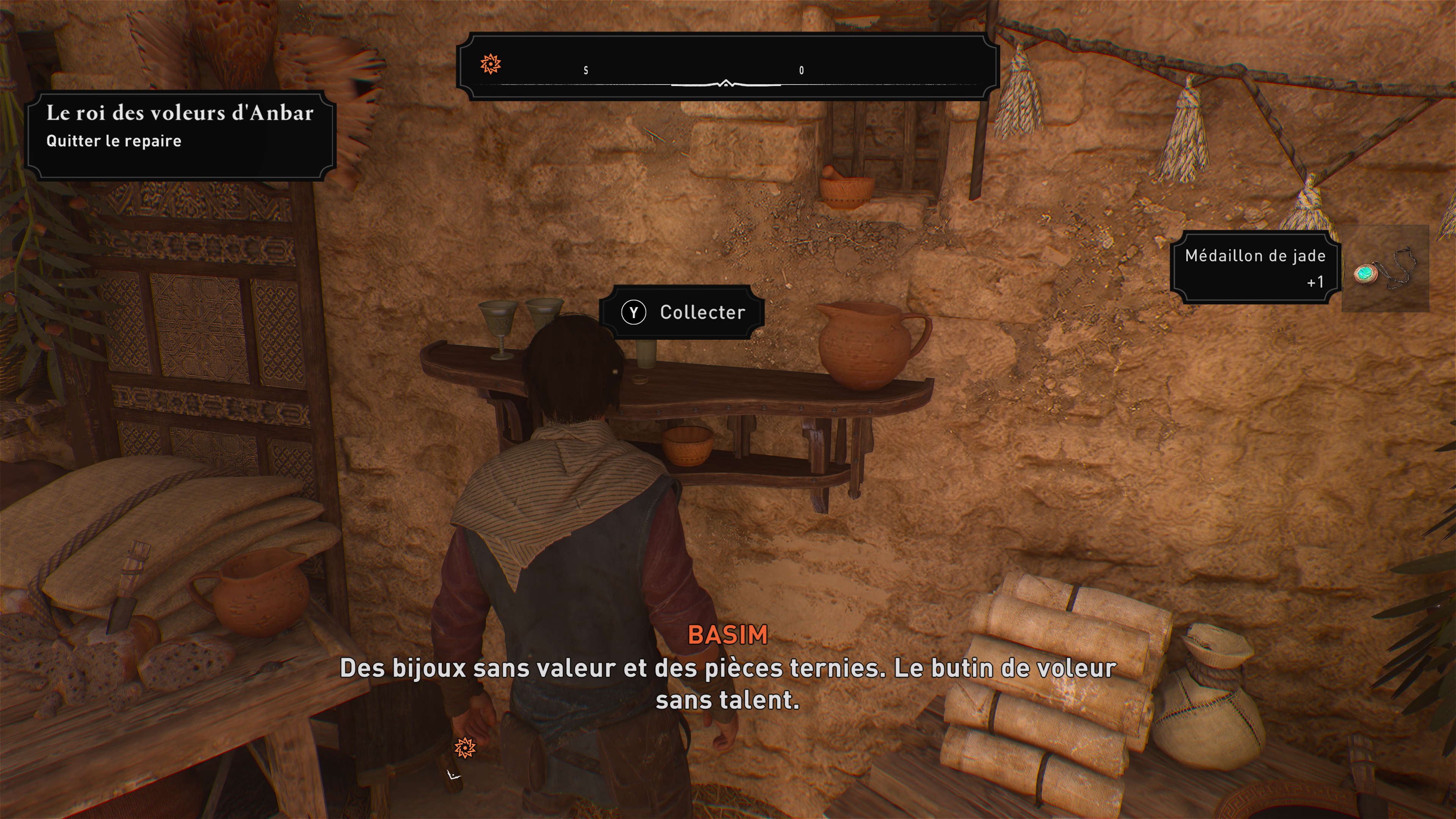Select the orange quest marker on the compass
The height and width of the screenshot is (819, 1456).
[x=490, y=64]
